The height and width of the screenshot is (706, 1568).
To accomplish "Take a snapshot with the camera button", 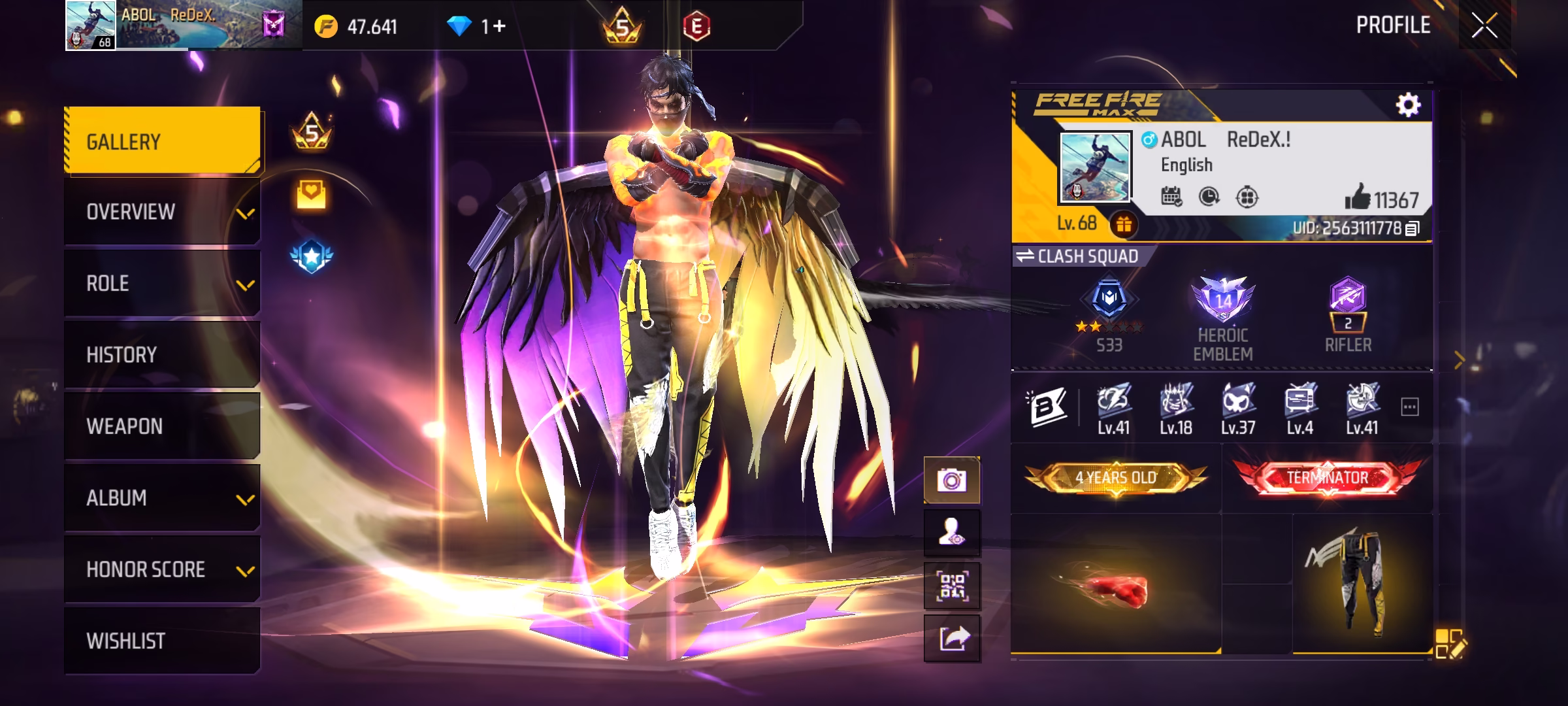I will [x=951, y=480].
